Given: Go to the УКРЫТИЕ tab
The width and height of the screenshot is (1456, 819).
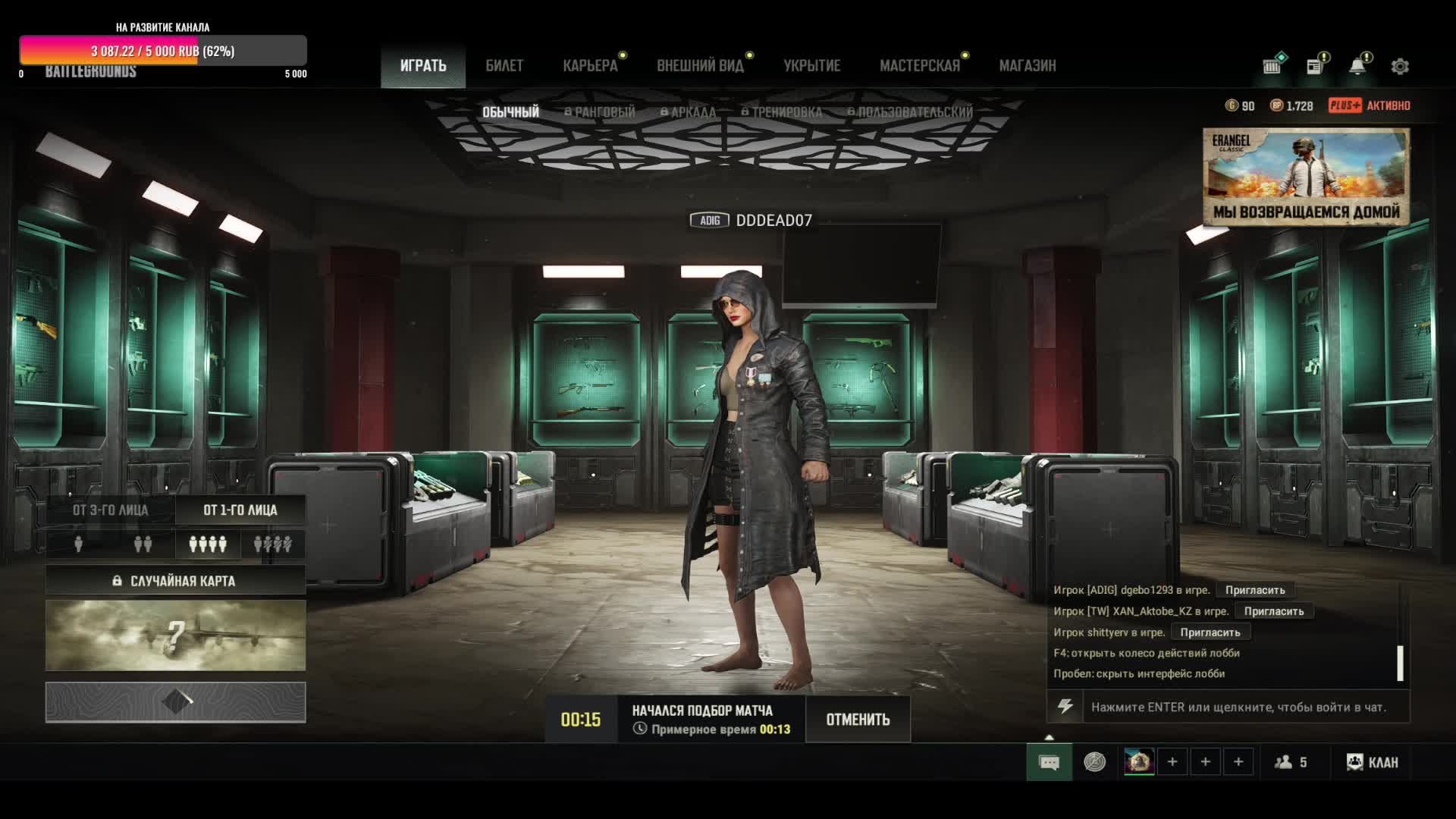Looking at the screenshot, I should pyautogui.click(x=811, y=66).
